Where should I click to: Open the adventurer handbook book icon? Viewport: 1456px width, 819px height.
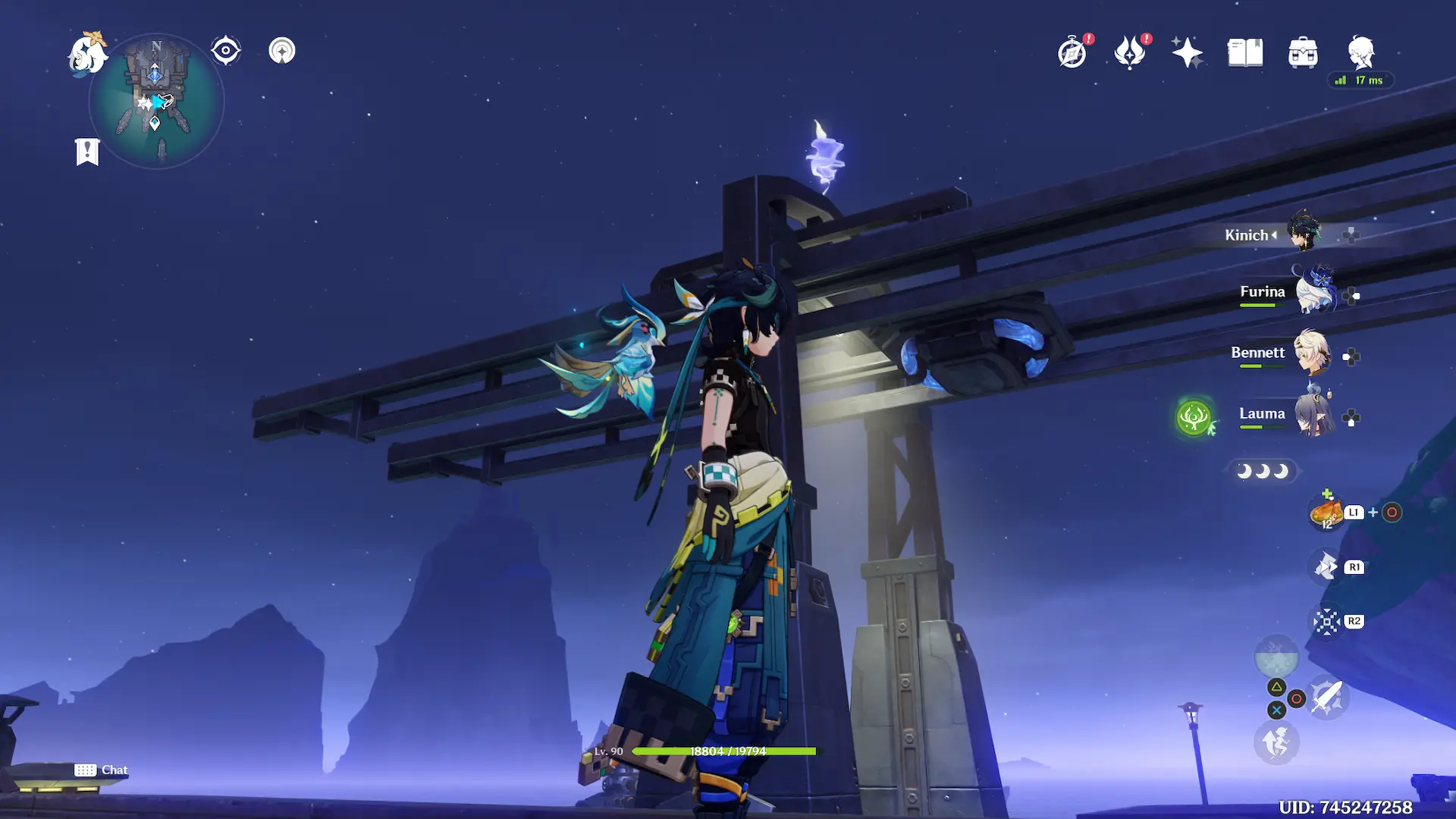1245,53
